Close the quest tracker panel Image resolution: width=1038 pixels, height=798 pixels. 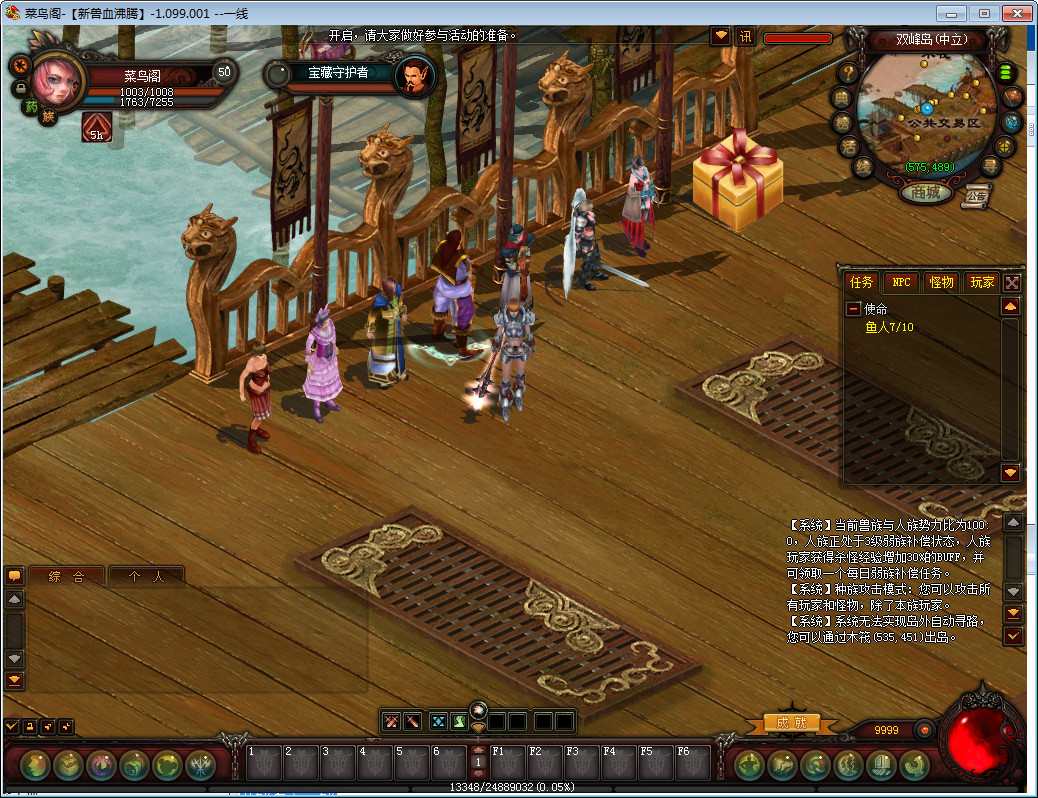pos(1012,283)
